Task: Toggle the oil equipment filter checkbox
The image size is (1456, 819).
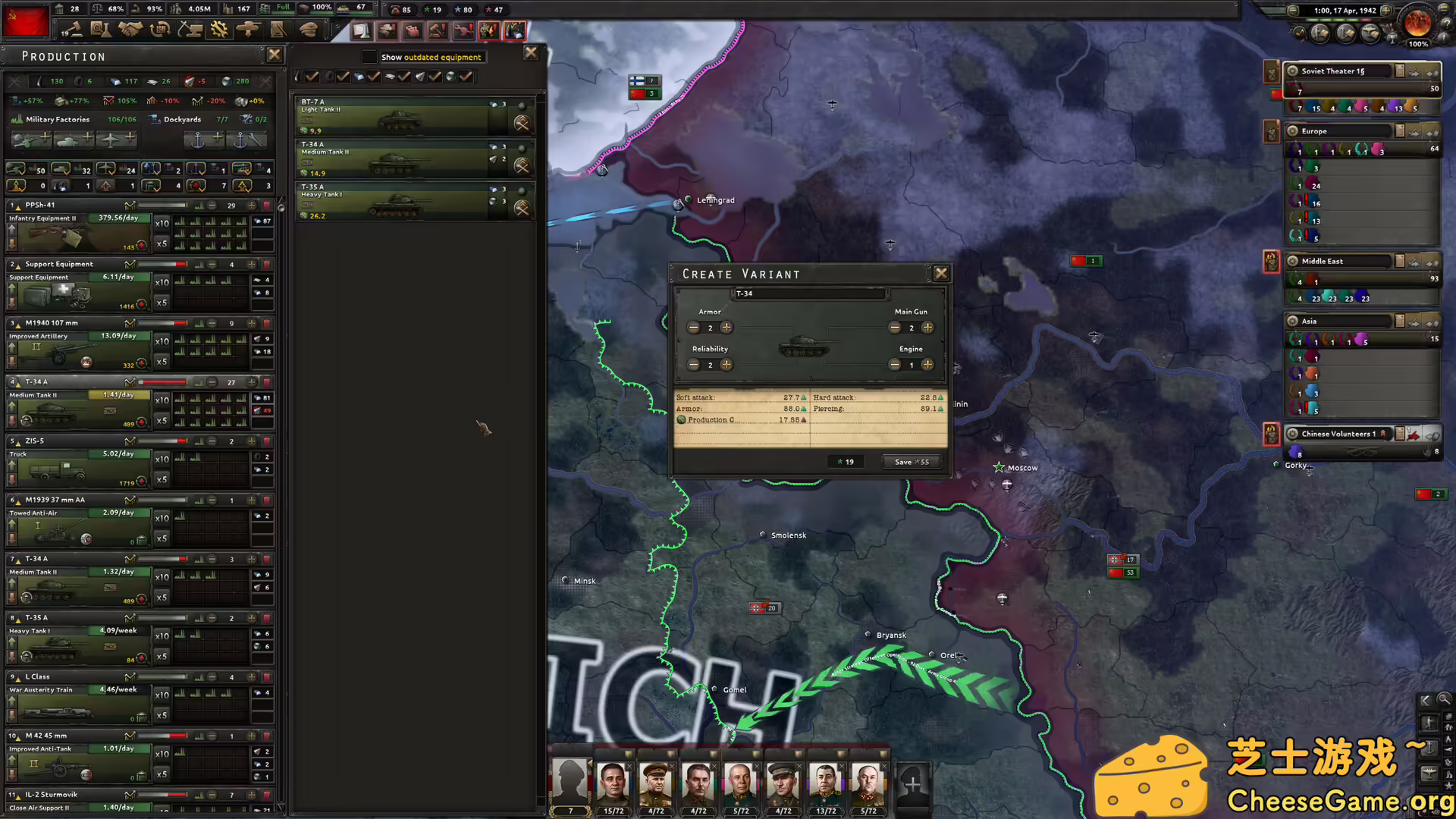Action: coord(312,77)
